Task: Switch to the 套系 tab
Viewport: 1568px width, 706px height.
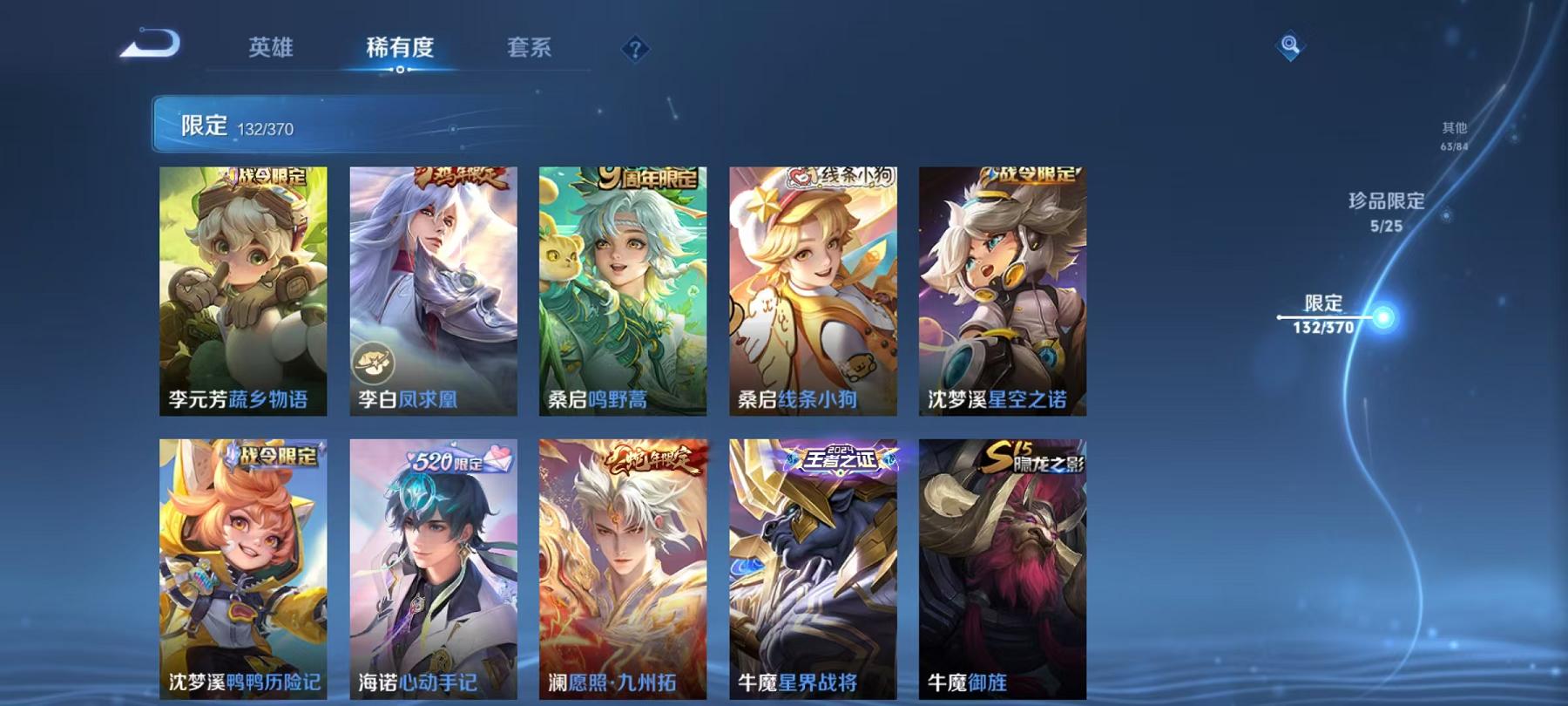Action: [x=531, y=50]
